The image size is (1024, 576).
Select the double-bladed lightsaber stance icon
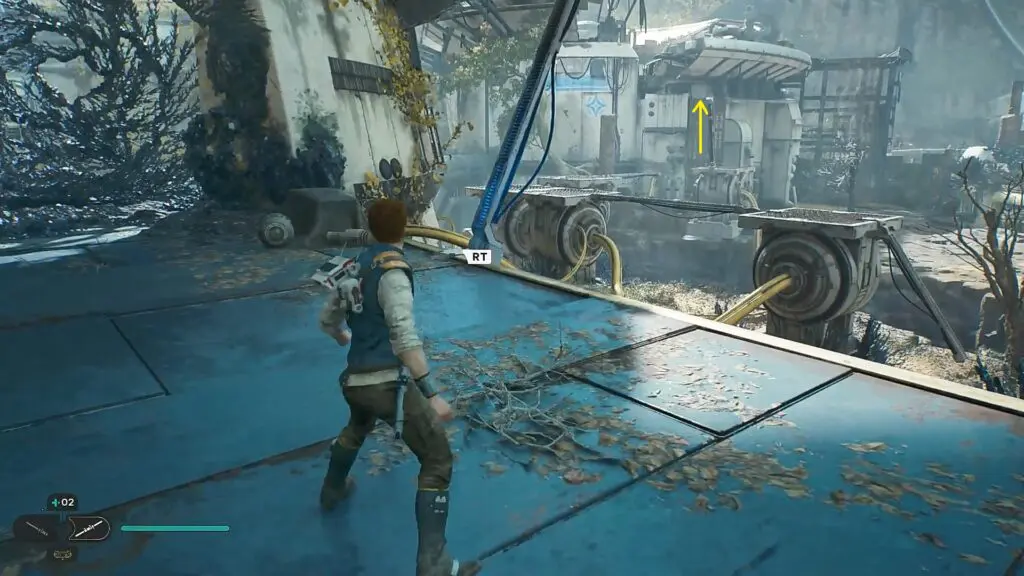[87, 528]
